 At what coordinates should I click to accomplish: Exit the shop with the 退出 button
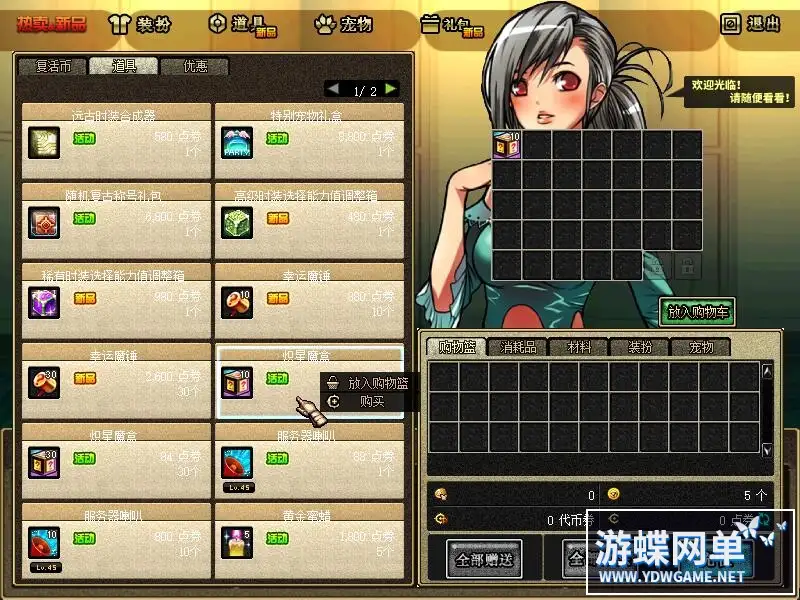pyautogui.click(x=751, y=24)
